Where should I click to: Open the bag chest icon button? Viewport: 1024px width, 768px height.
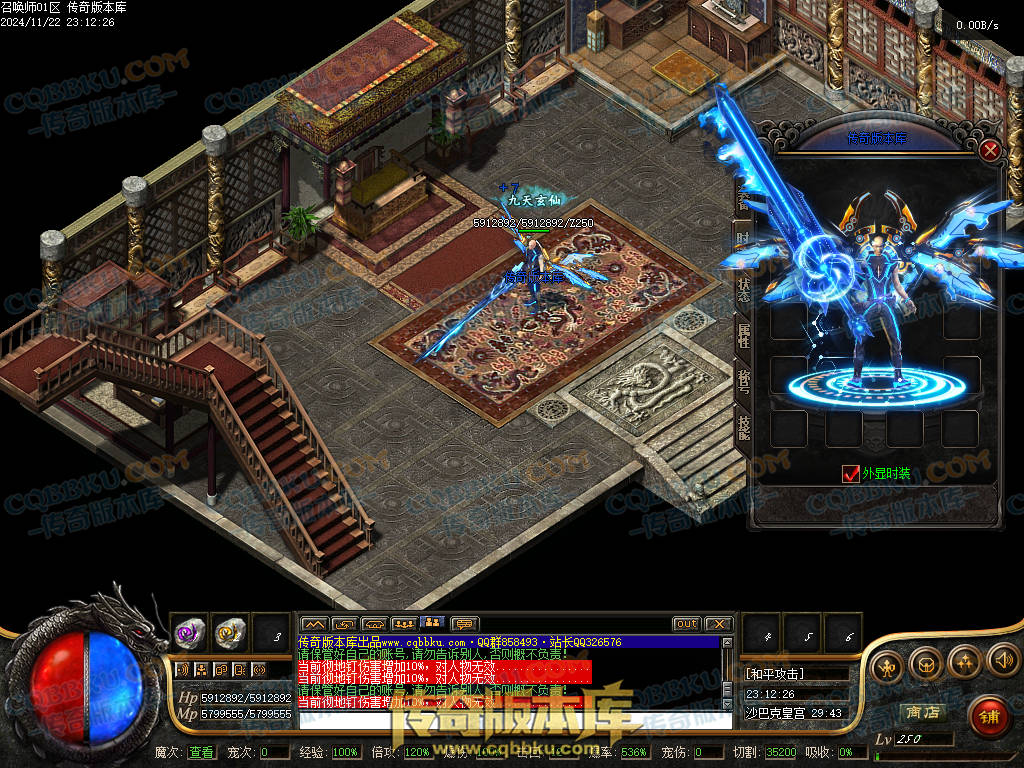924,664
